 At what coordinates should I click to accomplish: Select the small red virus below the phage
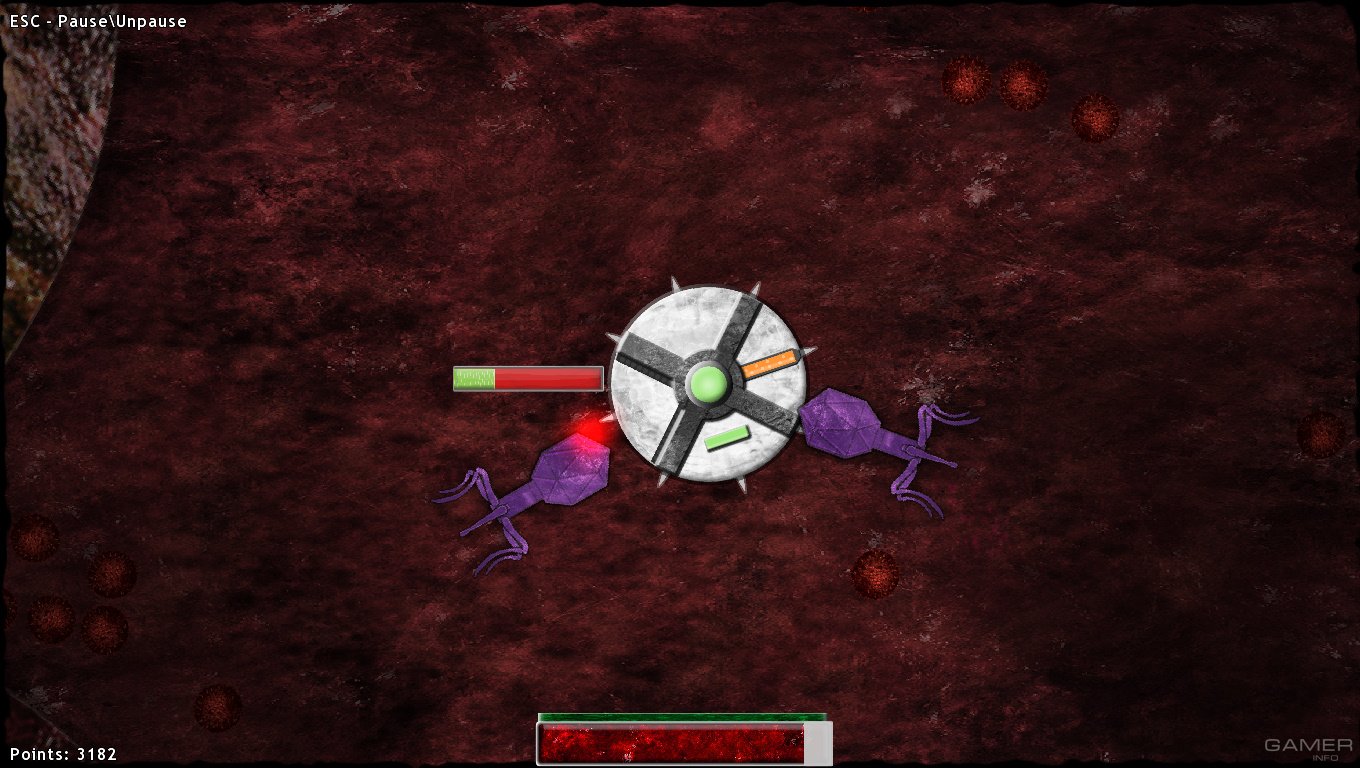[875, 572]
